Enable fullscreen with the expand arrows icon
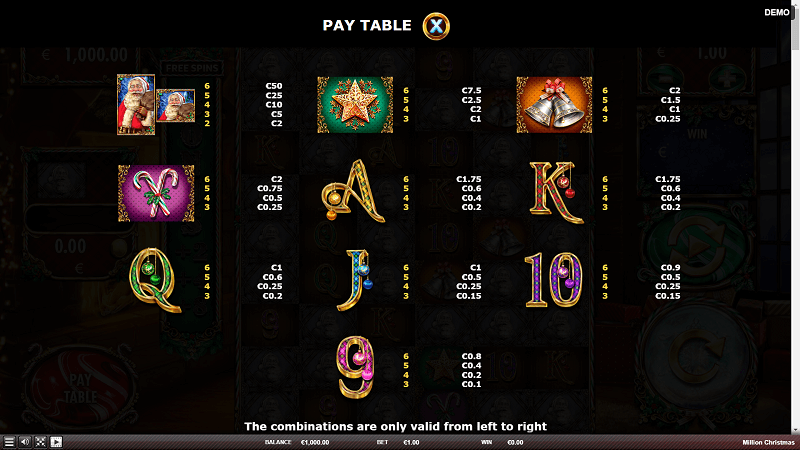 [x=41, y=441]
